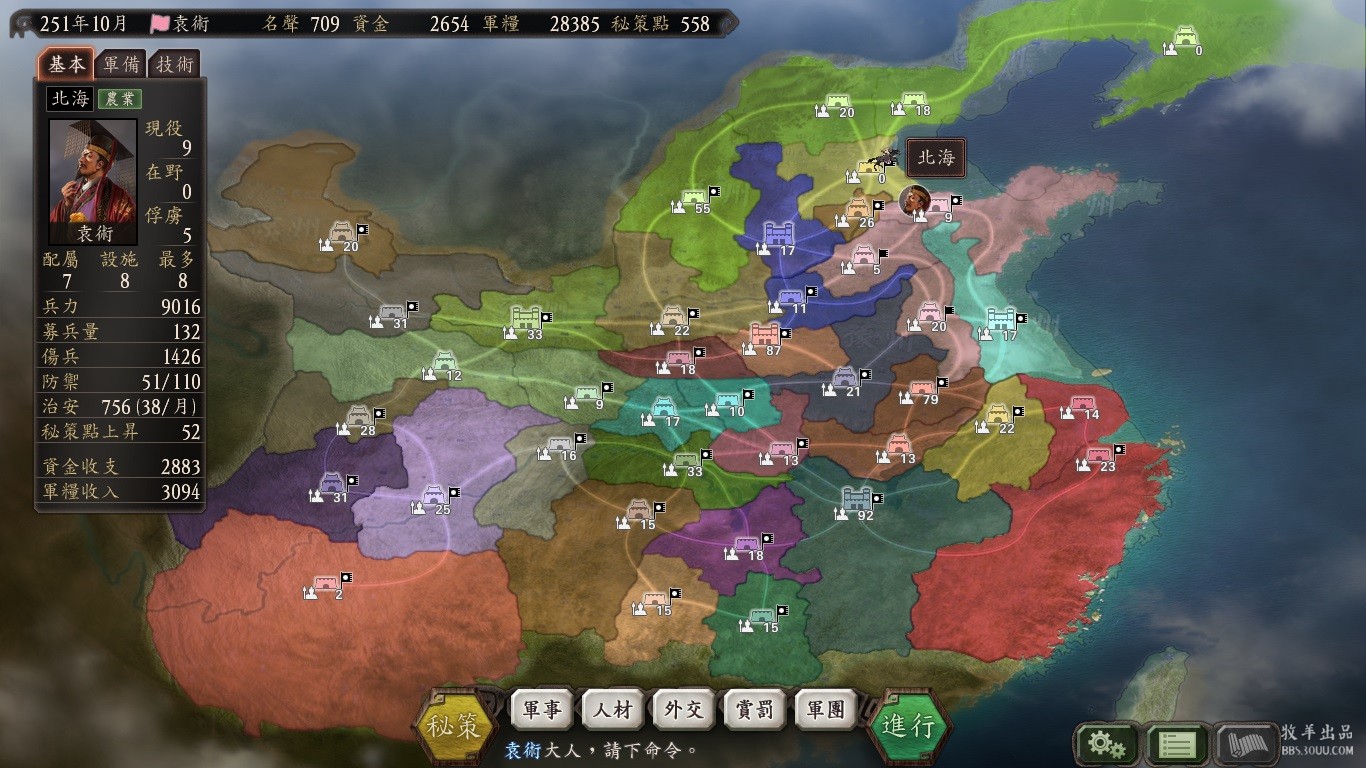Open the list panel icon button

point(1176,744)
